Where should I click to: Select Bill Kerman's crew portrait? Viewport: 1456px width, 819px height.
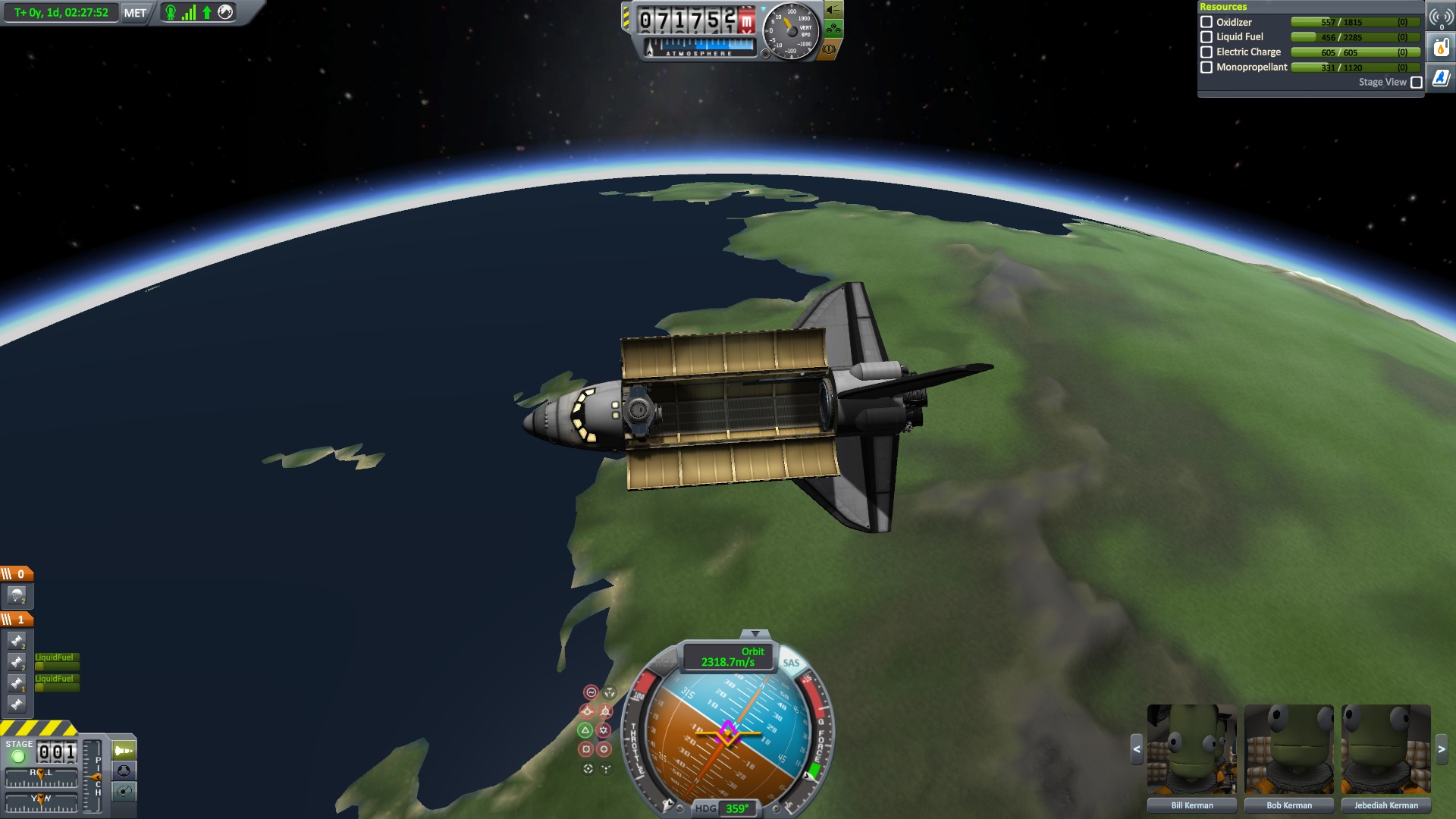[x=1191, y=749]
